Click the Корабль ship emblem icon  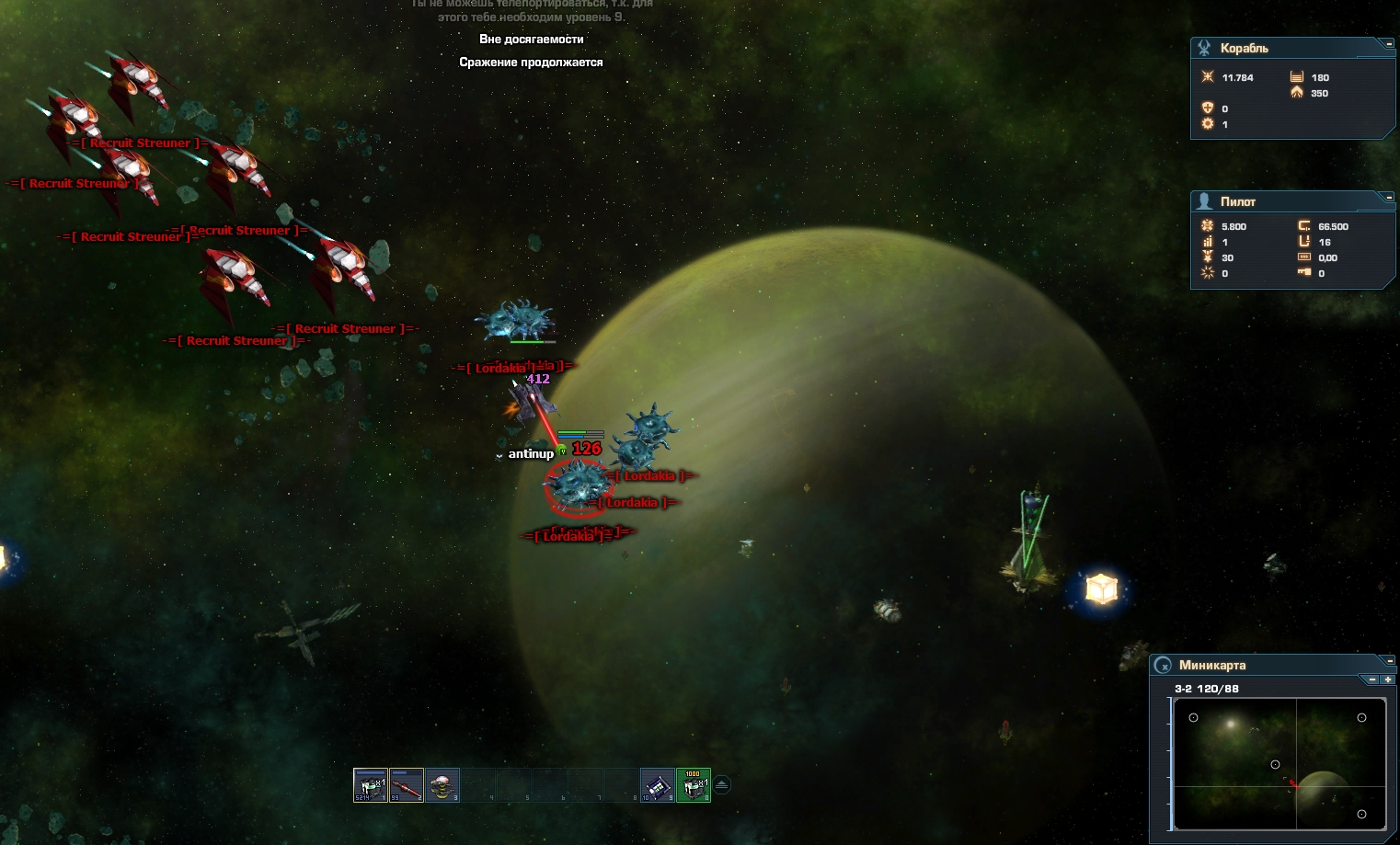tap(1204, 48)
